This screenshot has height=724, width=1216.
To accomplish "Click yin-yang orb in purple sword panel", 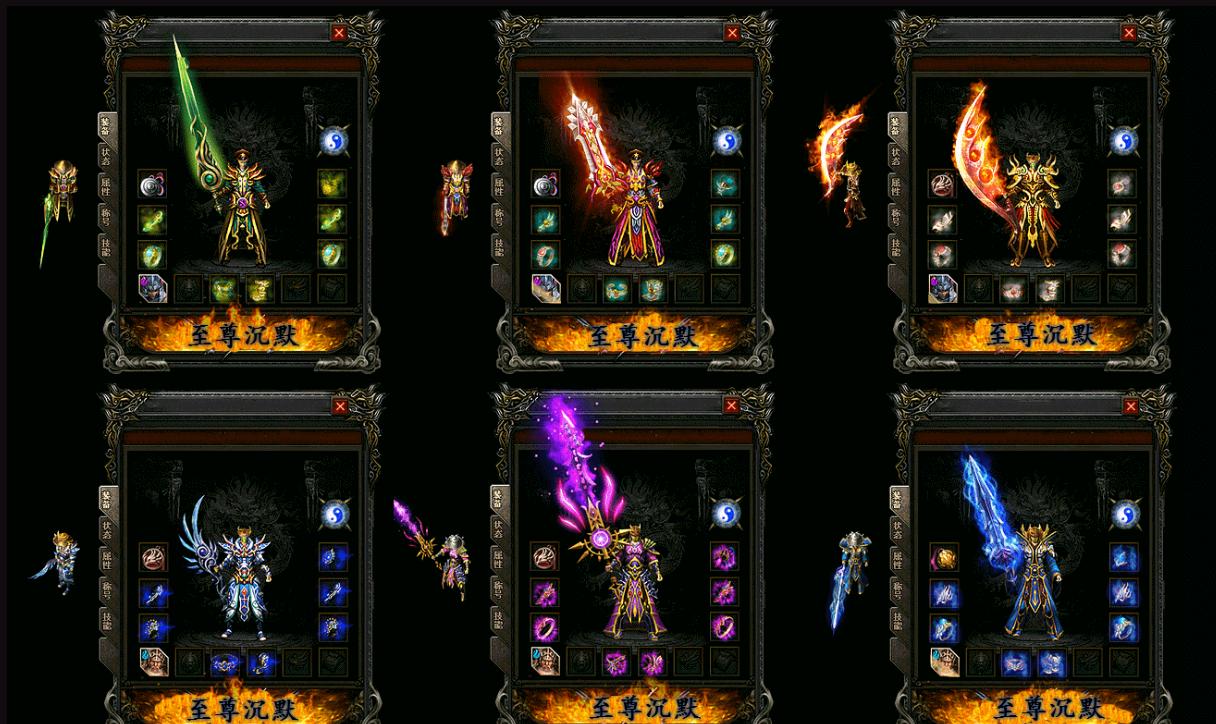I will (727, 513).
